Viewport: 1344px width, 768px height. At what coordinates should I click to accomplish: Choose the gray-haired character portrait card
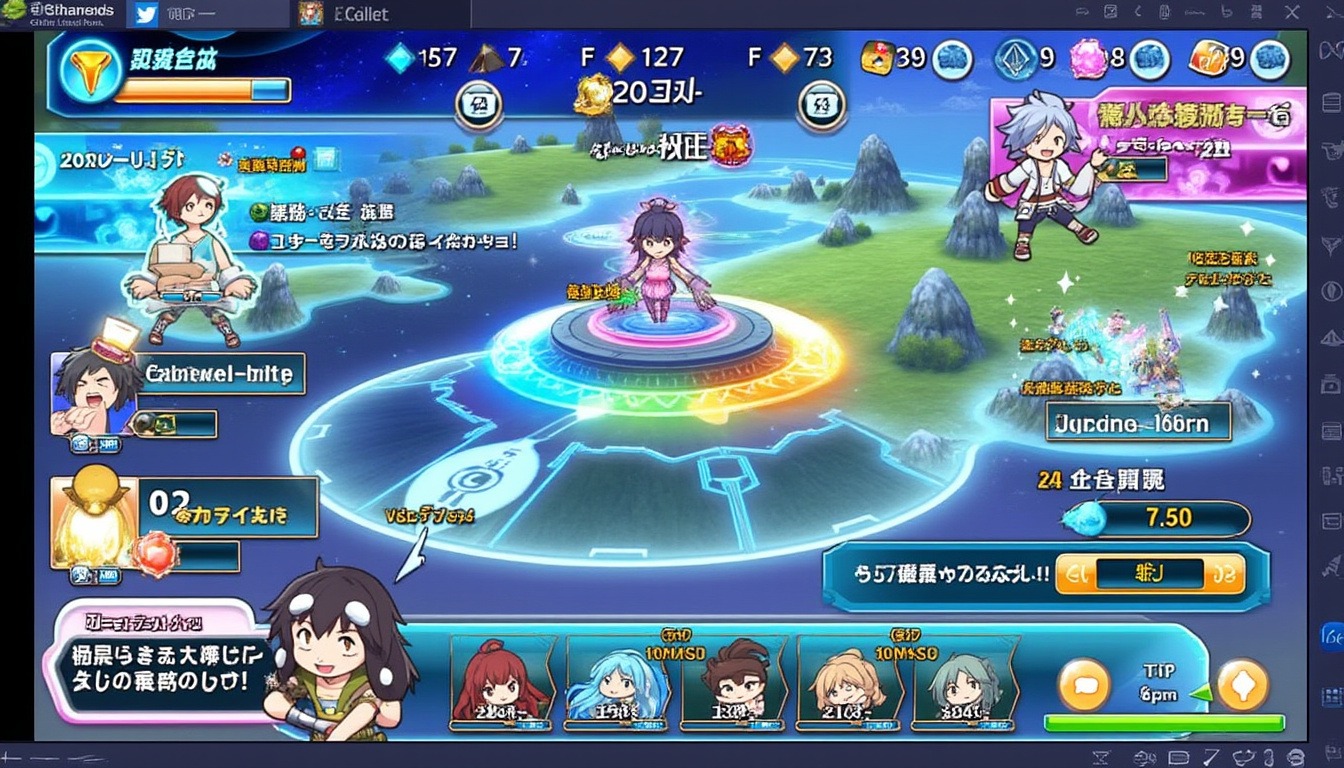tap(962, 678)
